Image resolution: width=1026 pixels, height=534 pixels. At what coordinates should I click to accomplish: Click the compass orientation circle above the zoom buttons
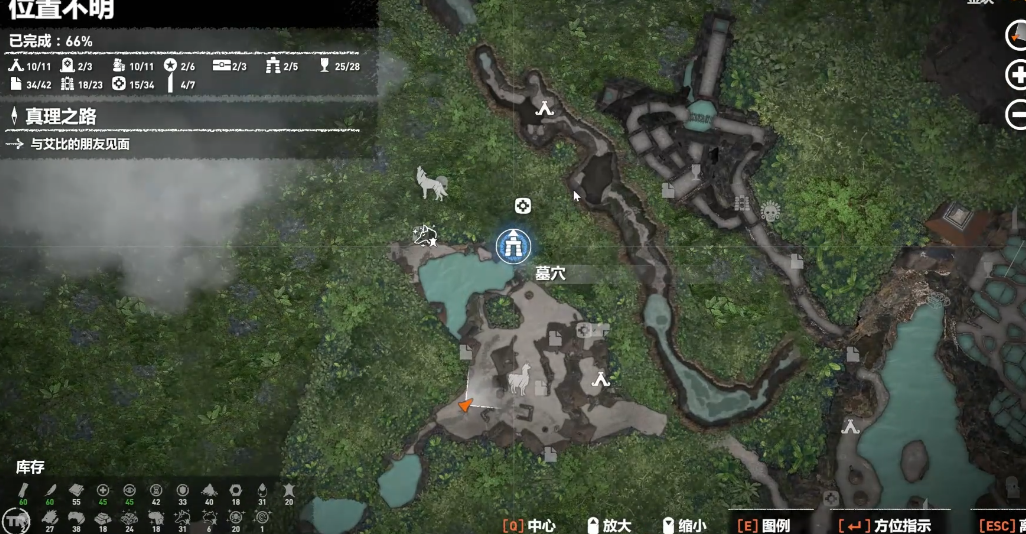(x=1017, y=36)
